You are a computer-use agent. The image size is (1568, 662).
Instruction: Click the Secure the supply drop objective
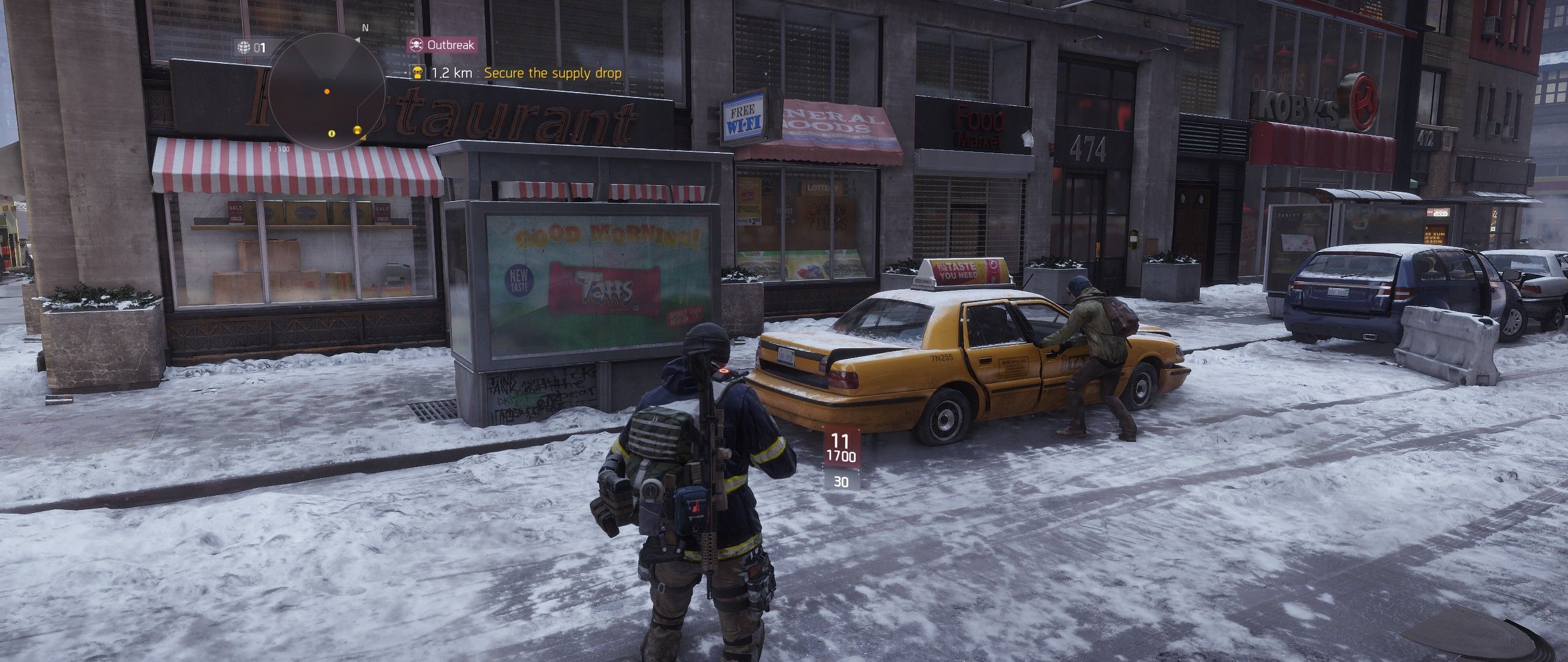click(552, 74)
